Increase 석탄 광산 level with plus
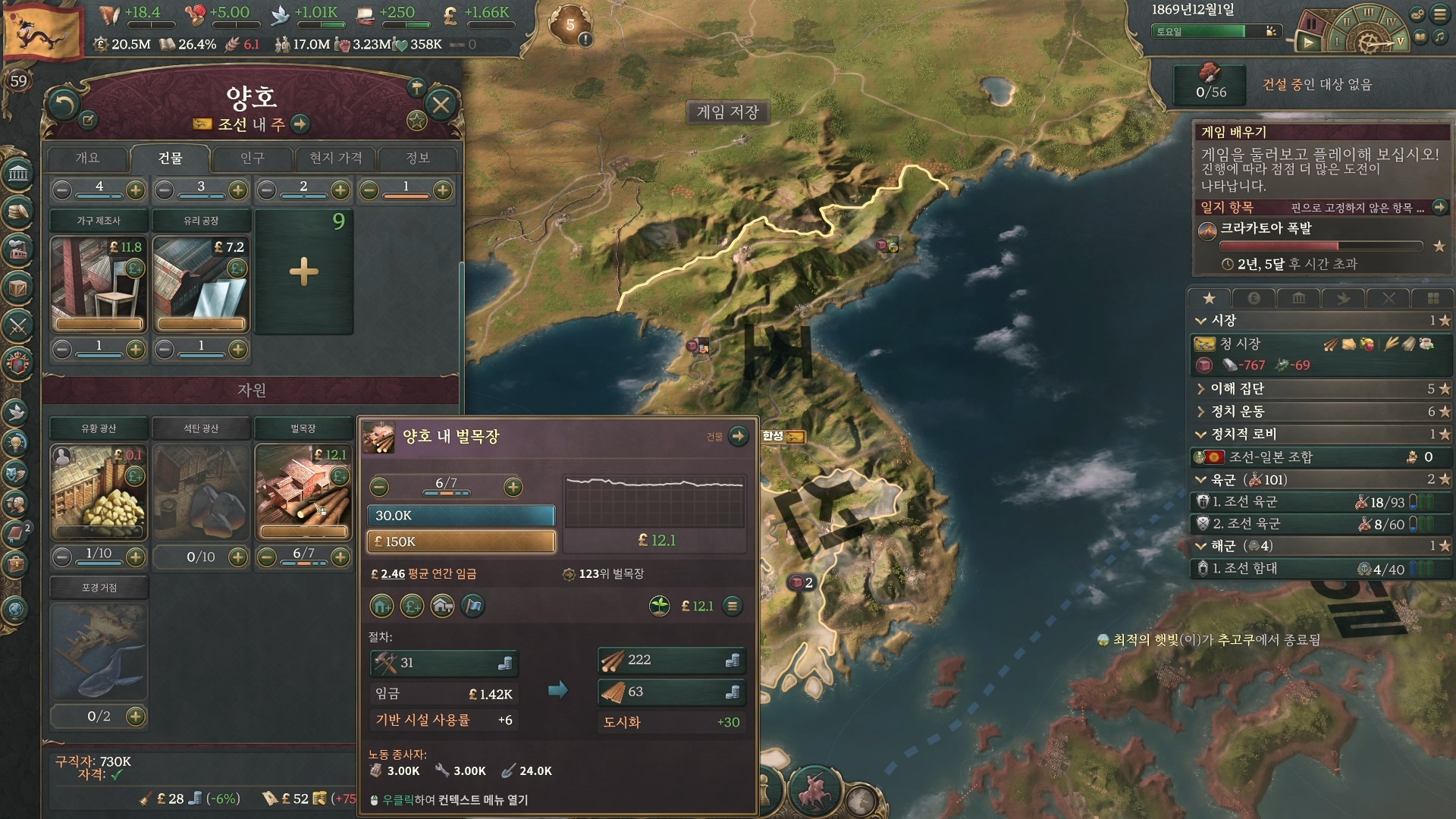The width and height of the screenshot is (1456, 819). click(x=238, y=557)
